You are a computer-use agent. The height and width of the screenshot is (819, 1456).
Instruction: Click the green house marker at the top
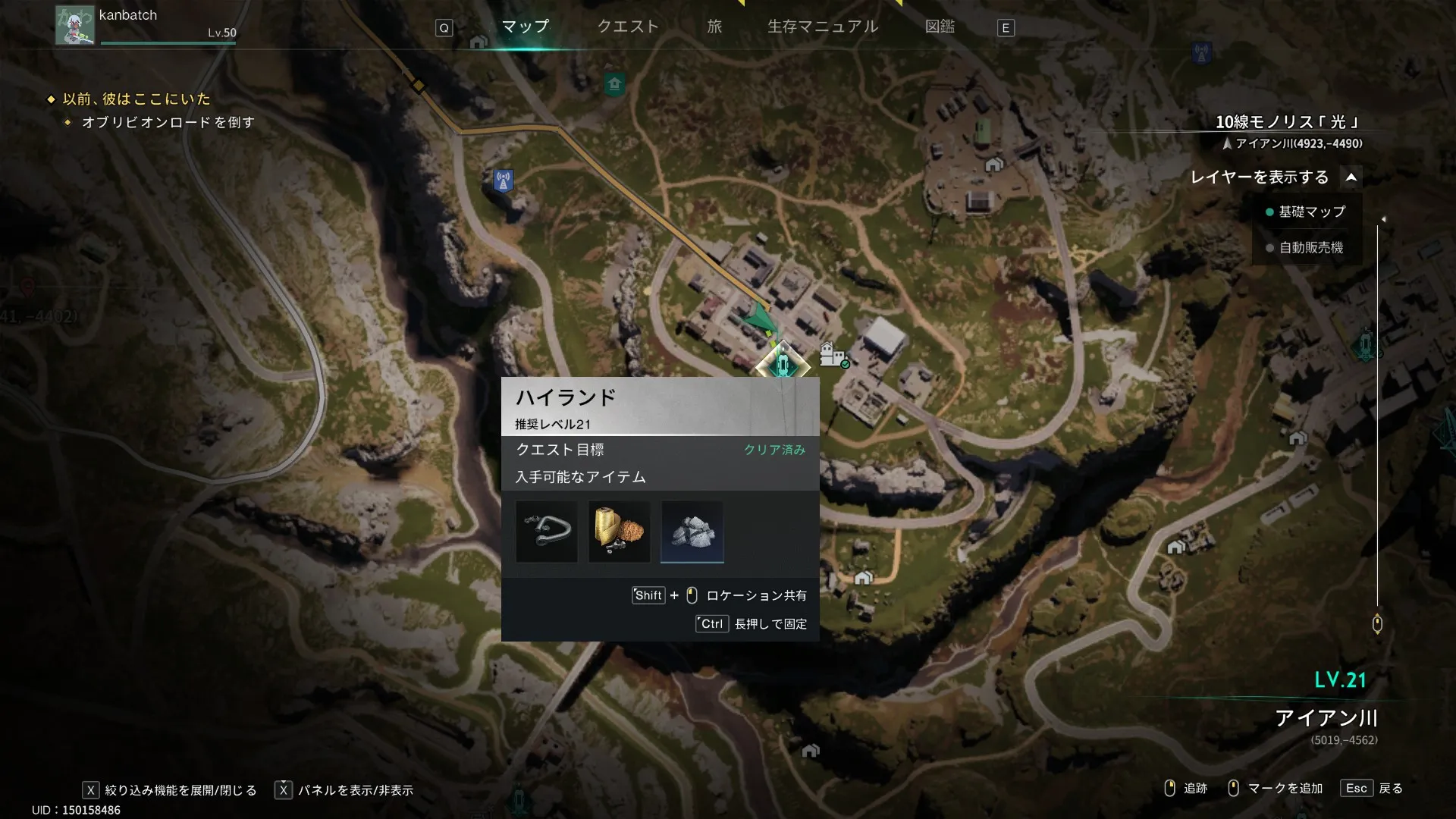(x=614, y=83)
